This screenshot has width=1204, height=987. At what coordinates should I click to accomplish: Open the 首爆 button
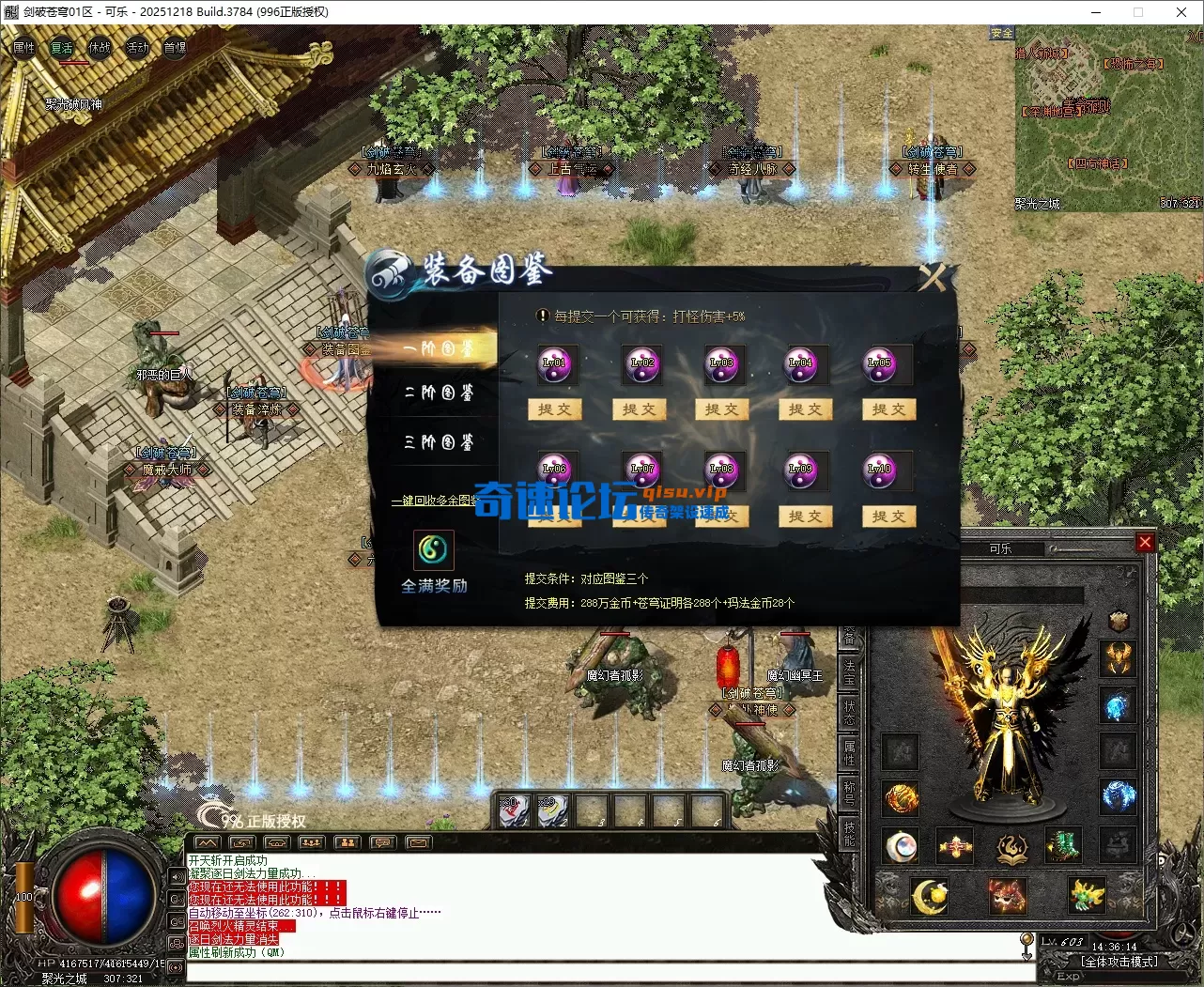175,47
